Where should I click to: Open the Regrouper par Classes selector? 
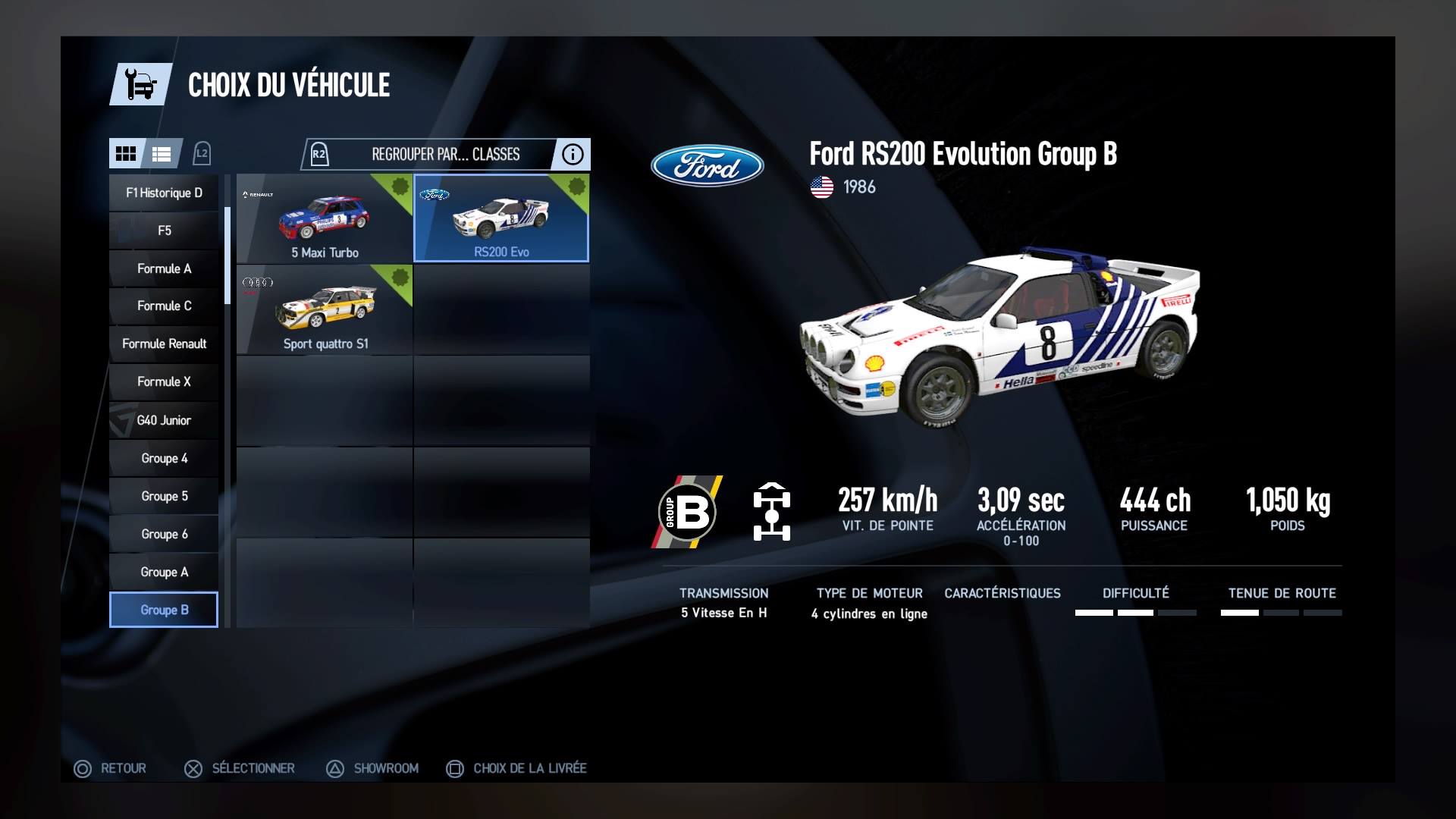click(x=444, y=154)
